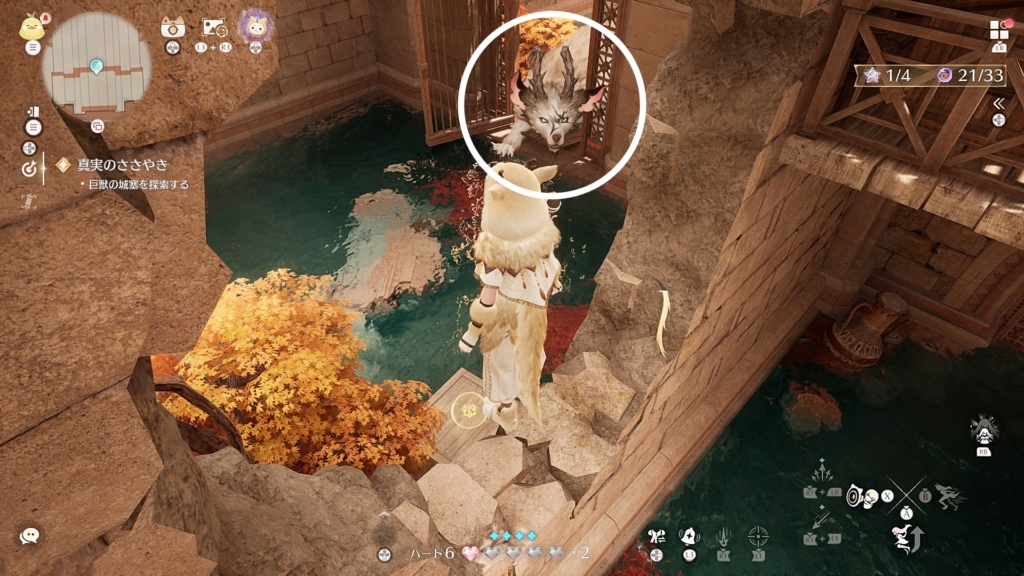Viewport: 1024px width, 576px height.
Task: Open the circular minimap
Action: [96, 62]
